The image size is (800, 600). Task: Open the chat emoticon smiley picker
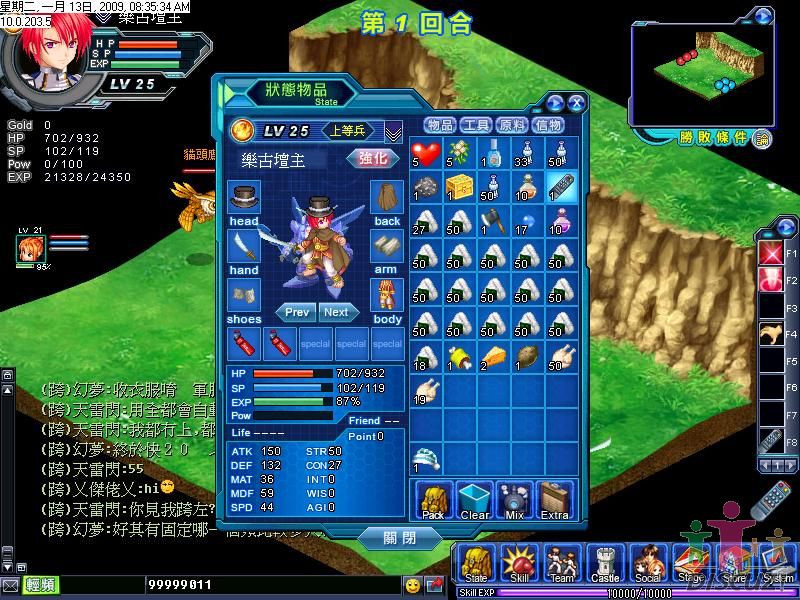pos(412,584)
